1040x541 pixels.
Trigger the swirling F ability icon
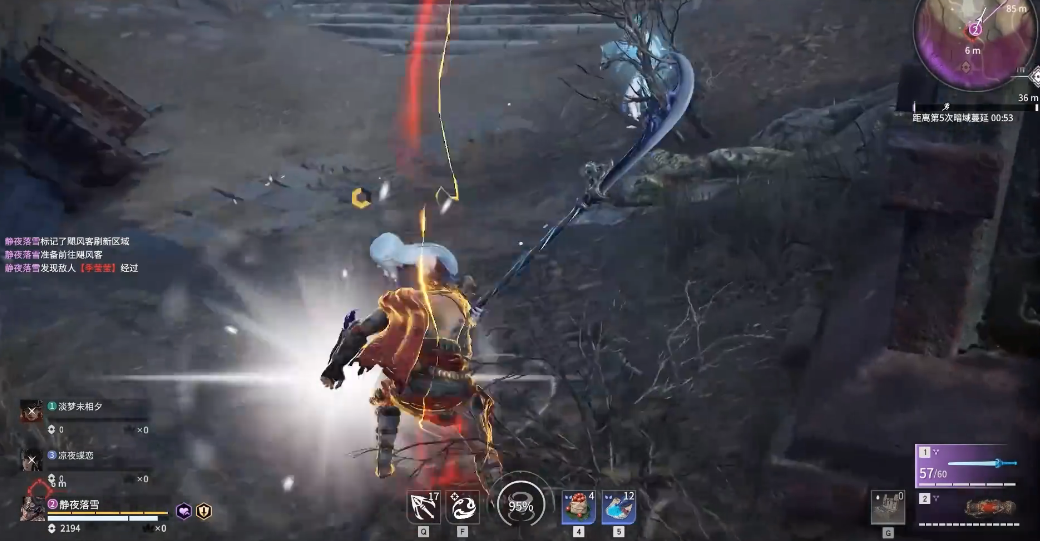(x=462, y=507)
